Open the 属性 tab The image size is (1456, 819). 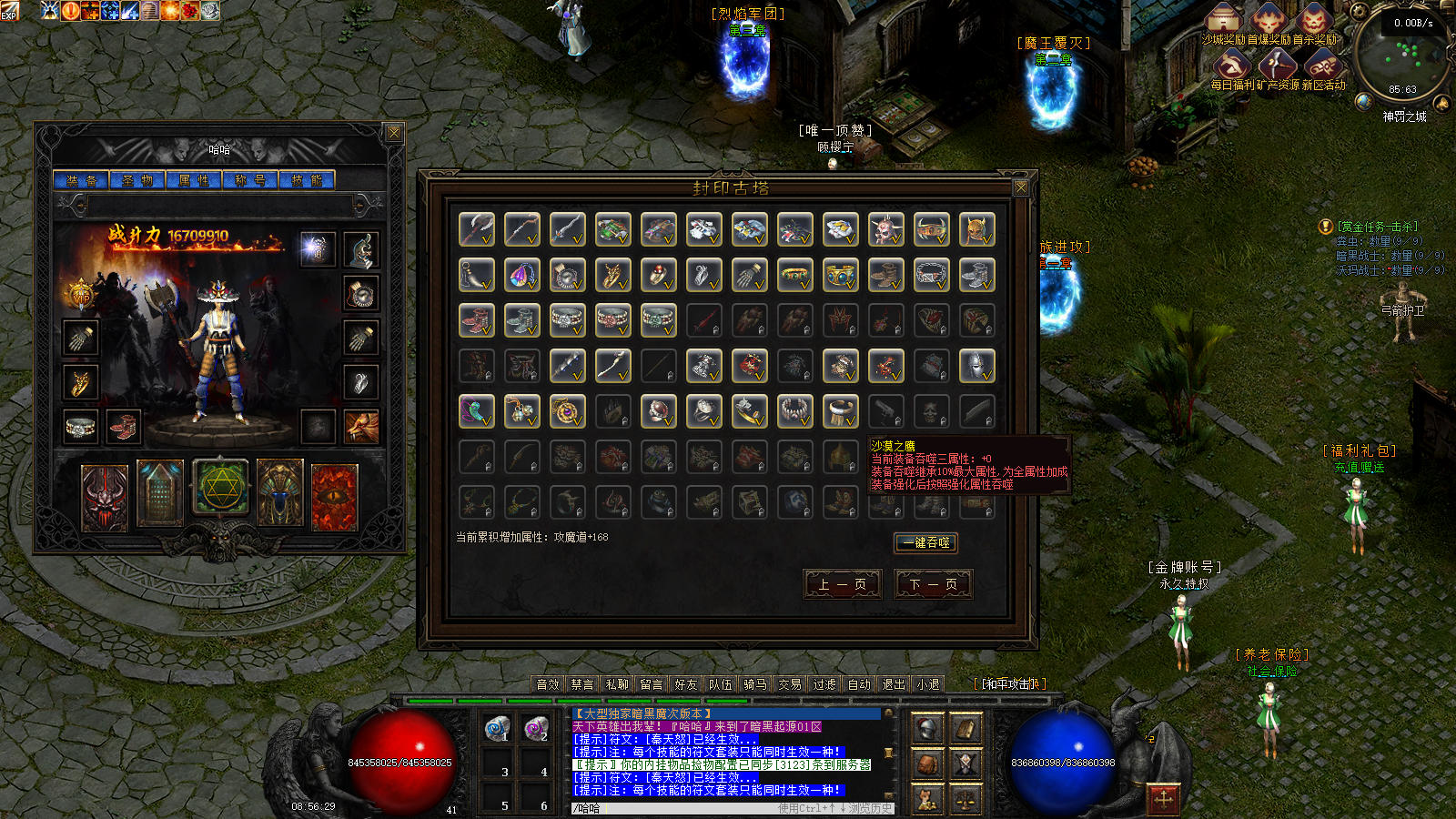[x=194, y=180]
